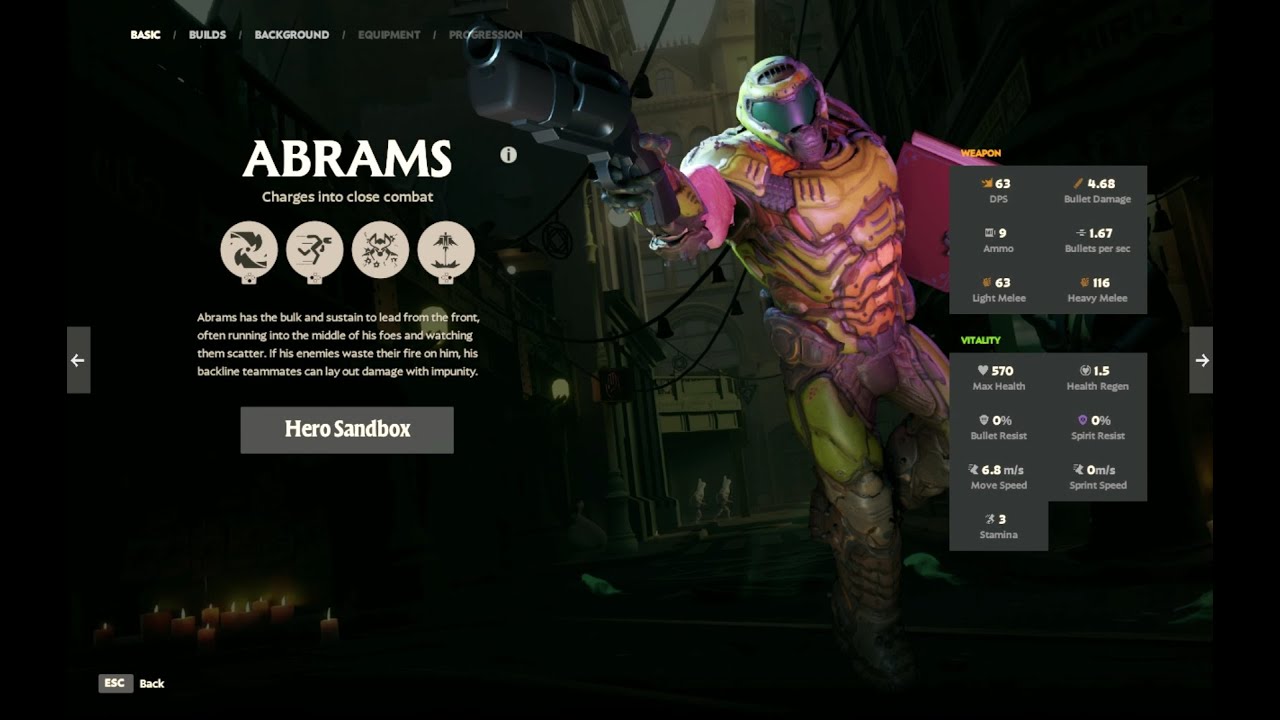Viewport: 1280px width, 720px height.
Task: Advance to next hero with right arrow
Action: (x=1201, y=360)
